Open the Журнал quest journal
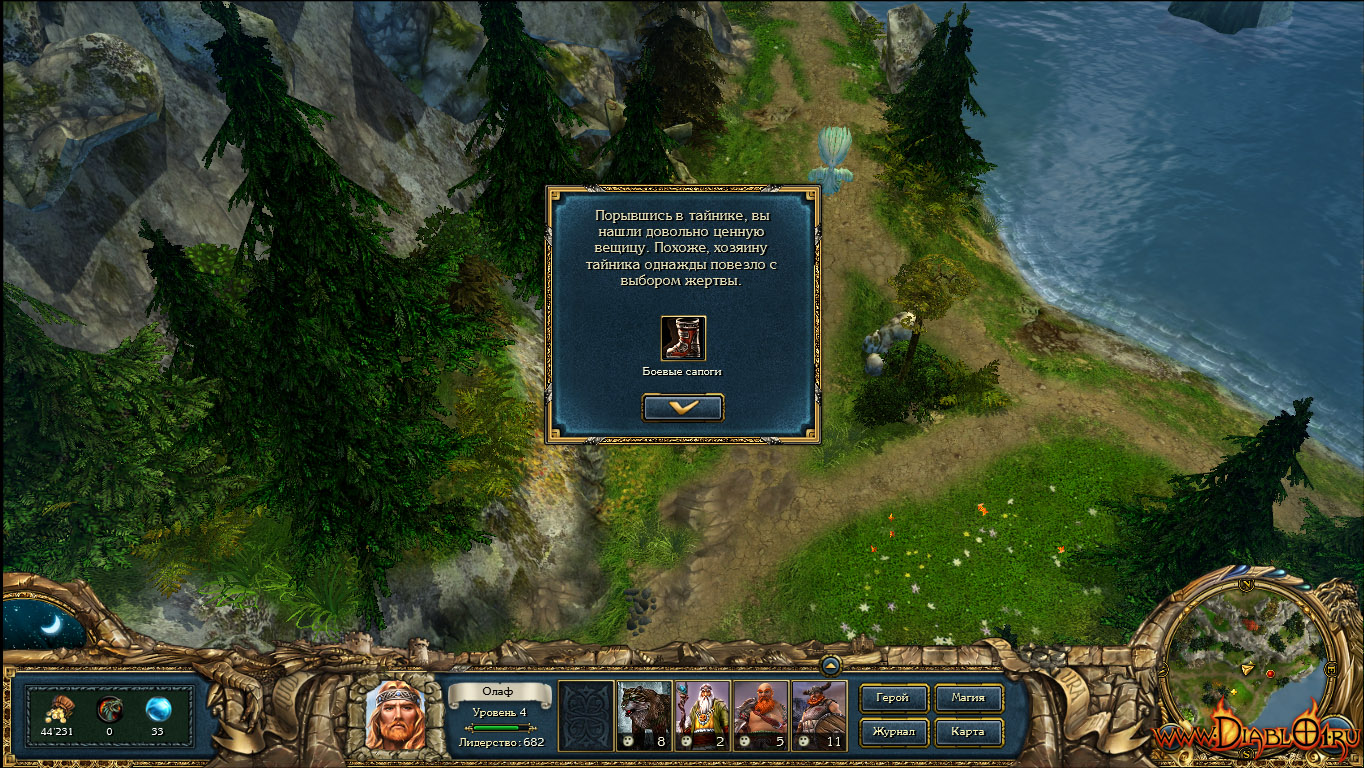The image size is (1364, 768). (x=893, y=731)
